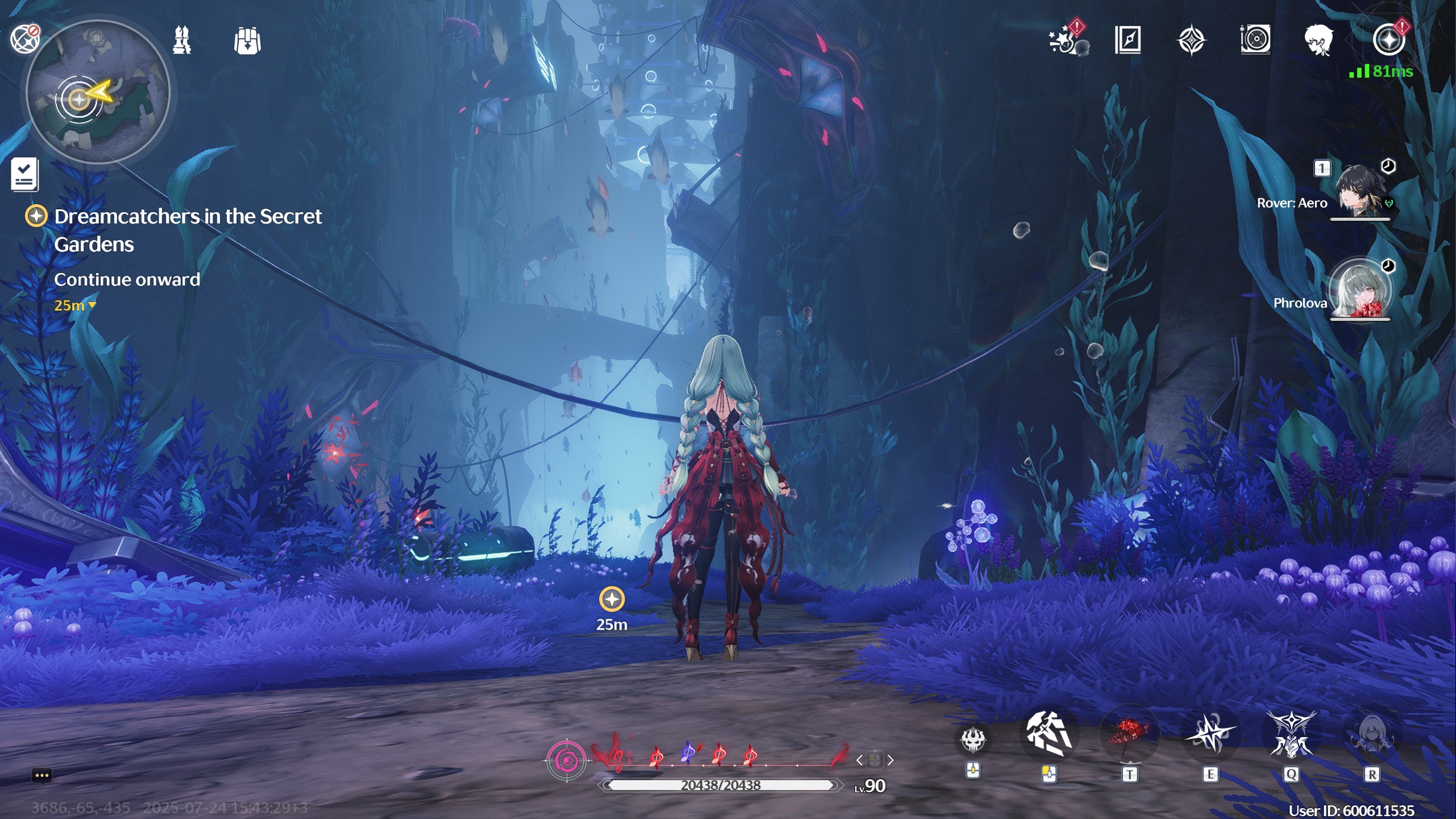1456x819 pixels.
Task: Open the events icon with sparkling stars
Action: [x=1066, y=40]
